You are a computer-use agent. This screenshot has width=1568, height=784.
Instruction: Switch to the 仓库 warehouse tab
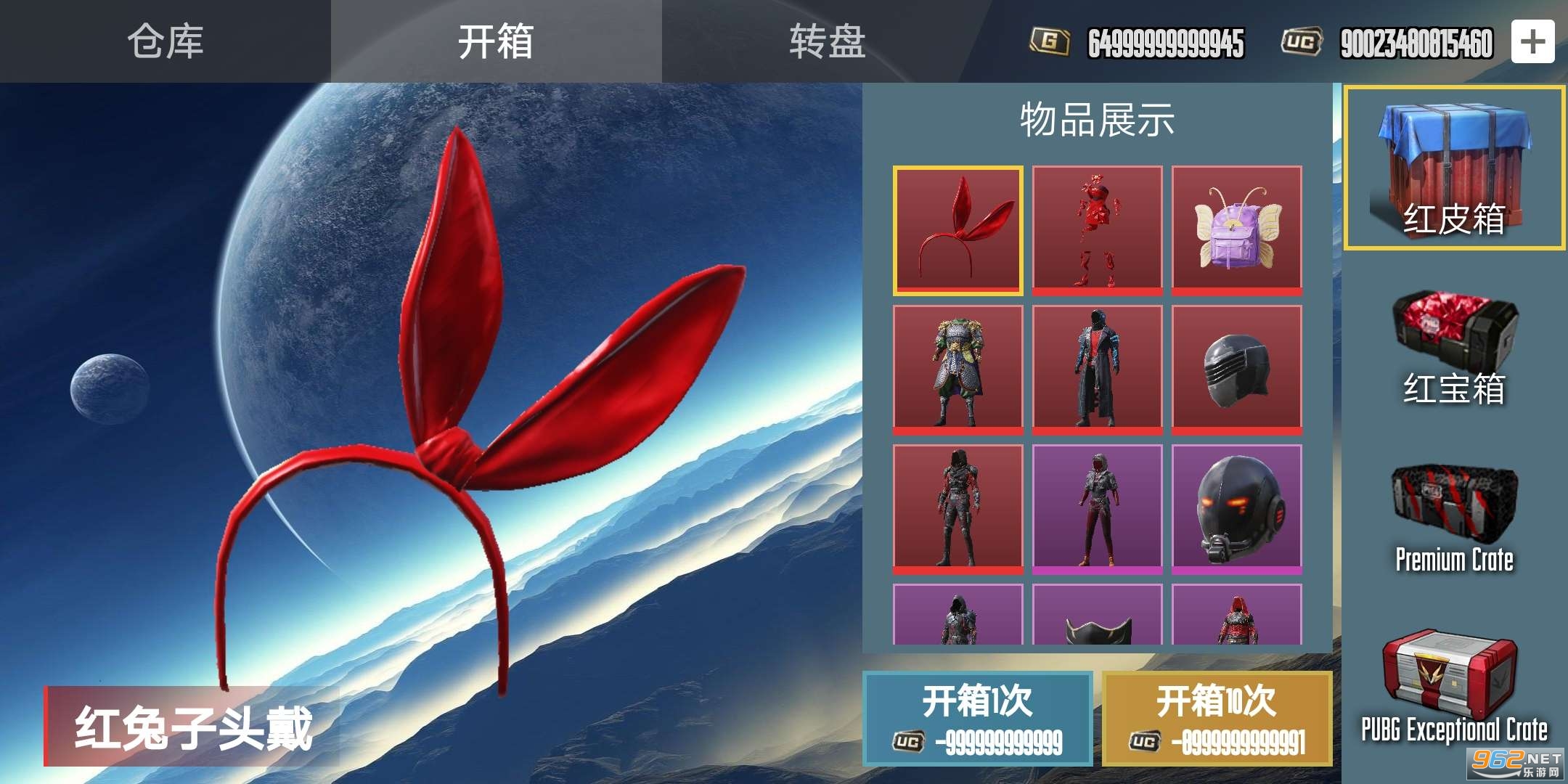point(166,41)
